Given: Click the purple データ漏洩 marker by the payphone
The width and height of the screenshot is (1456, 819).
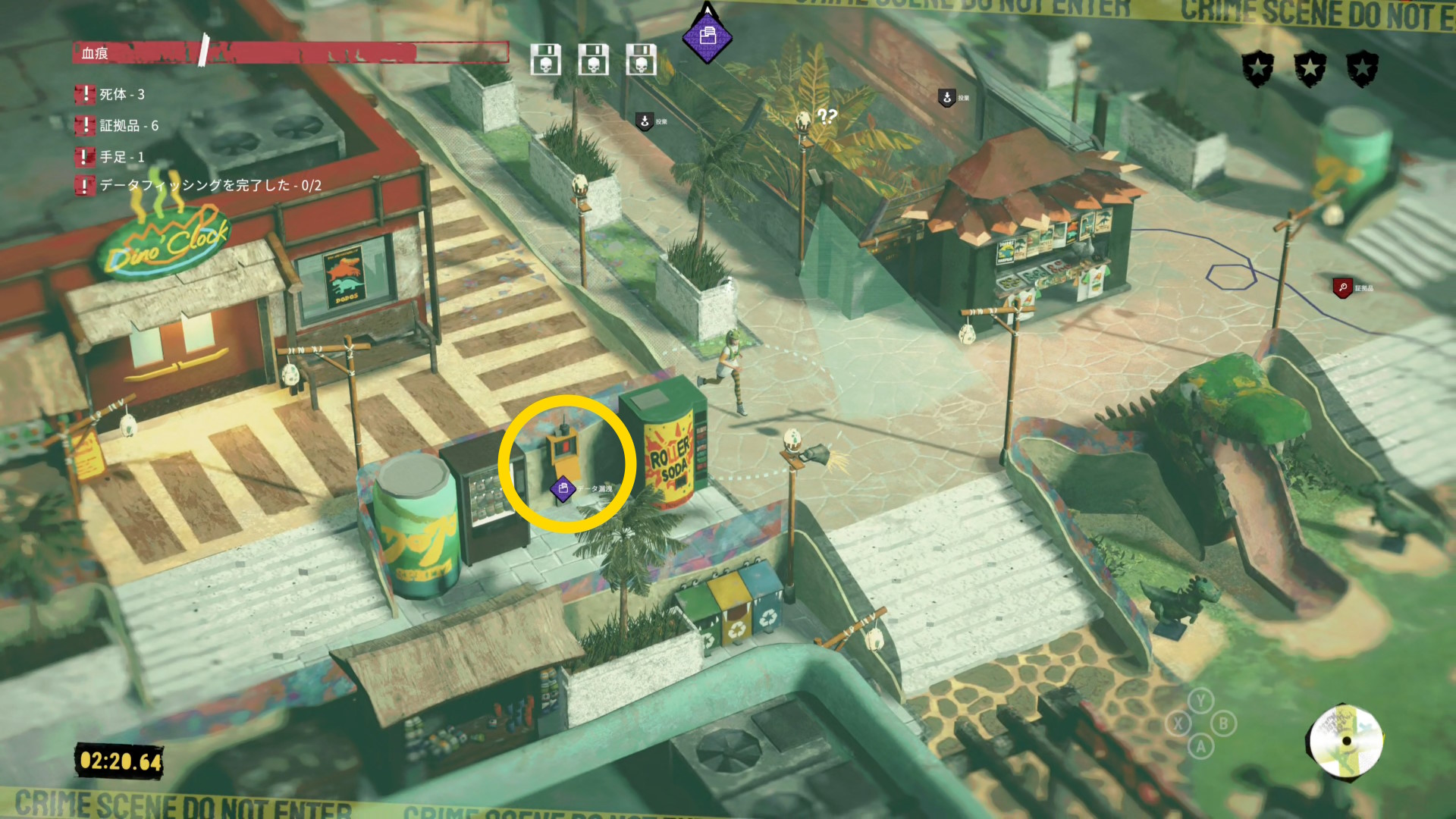Looking at the screenshot, I should (563, 489).
